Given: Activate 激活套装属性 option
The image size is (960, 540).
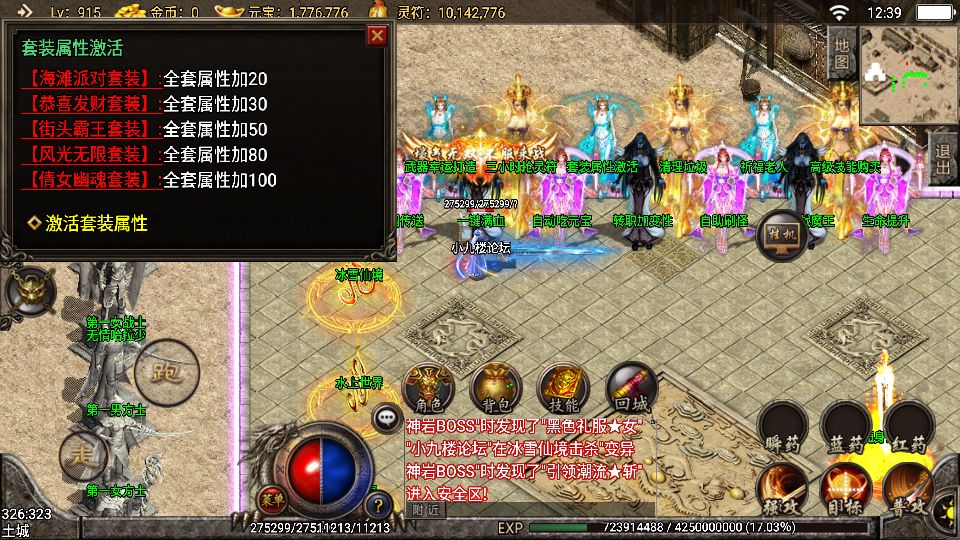Looking at the screenshot, I should [x=96, y=223].
